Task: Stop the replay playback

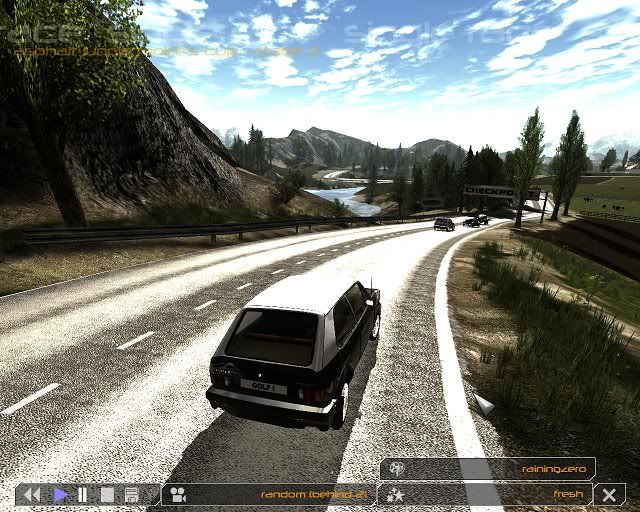Action: pos(107,494)
